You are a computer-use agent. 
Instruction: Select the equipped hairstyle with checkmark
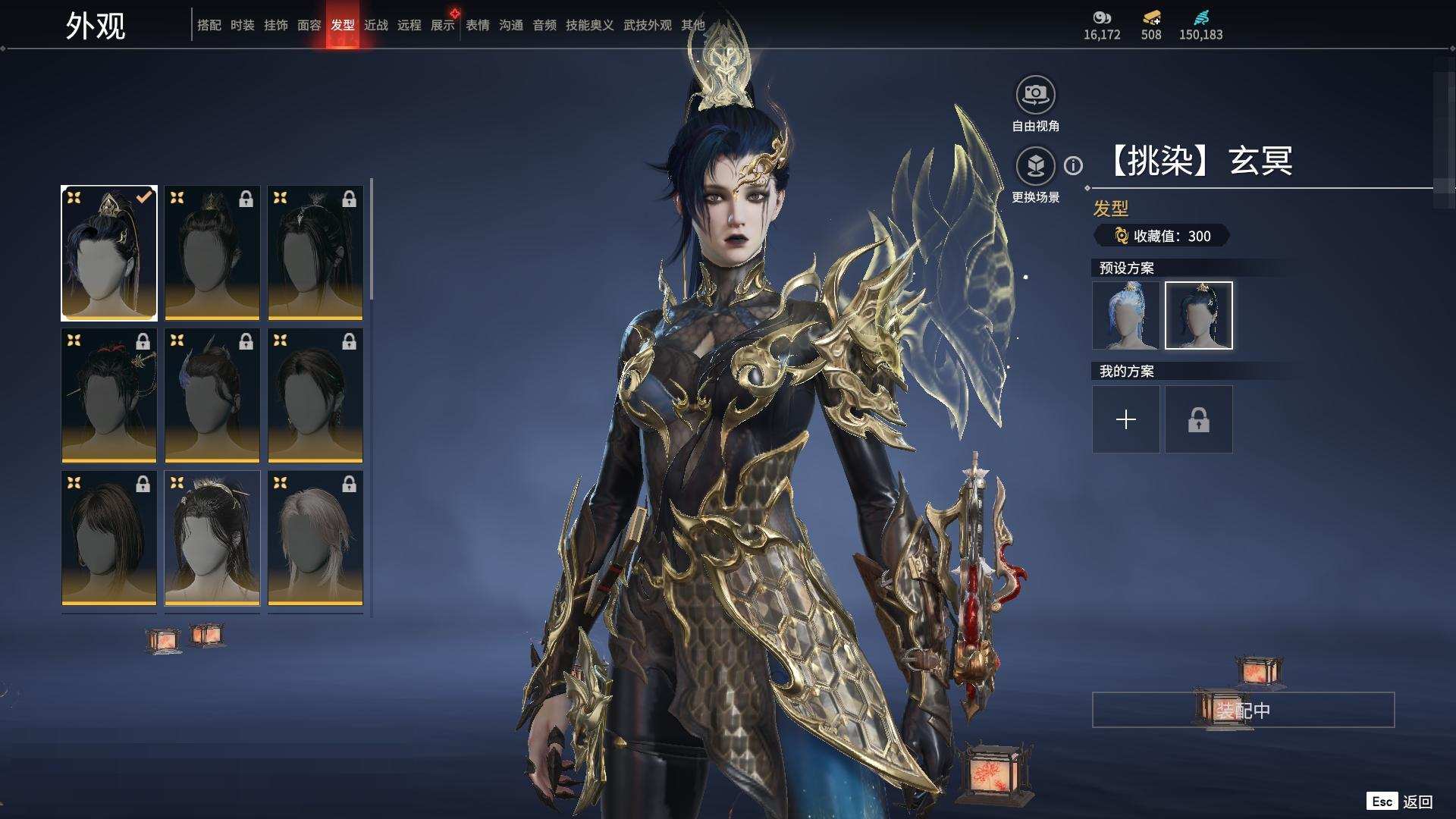[109, 253]
